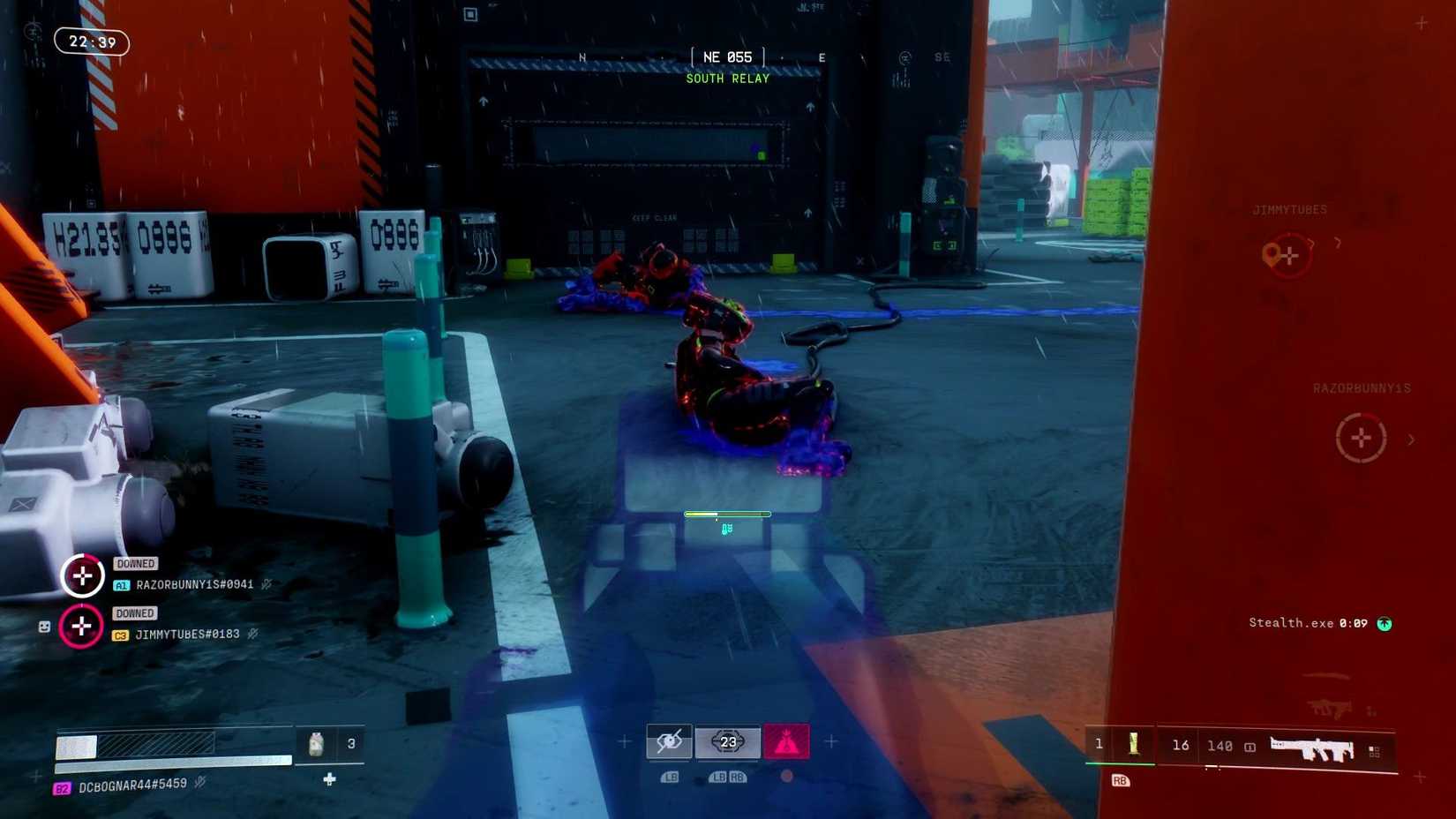The image size is (1456, 819).
Task: Click the Stealth.exe ability icon
Action: click(1385, 624)
